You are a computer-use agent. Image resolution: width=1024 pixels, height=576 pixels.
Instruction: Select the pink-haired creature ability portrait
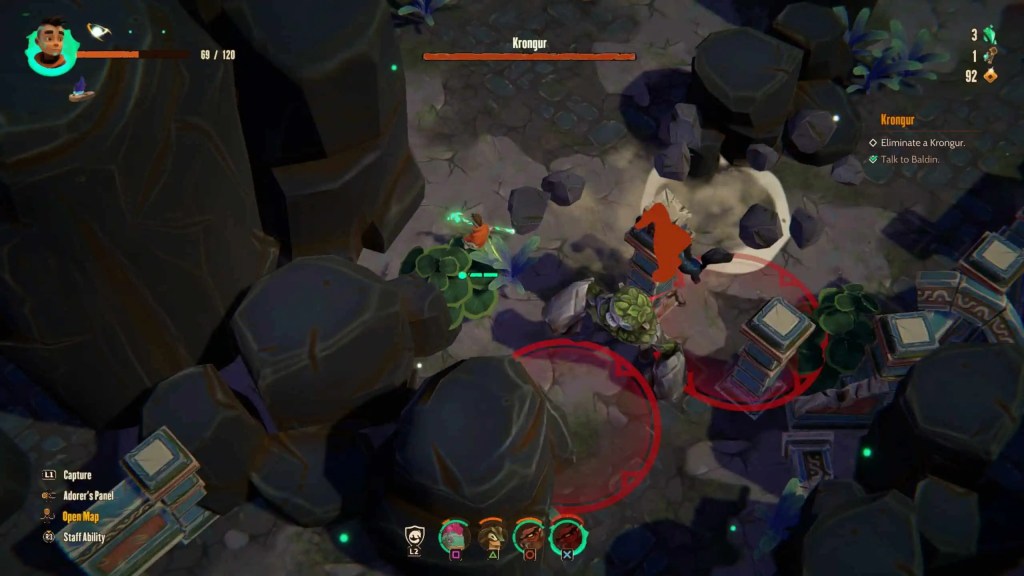(x=455, y=536)
